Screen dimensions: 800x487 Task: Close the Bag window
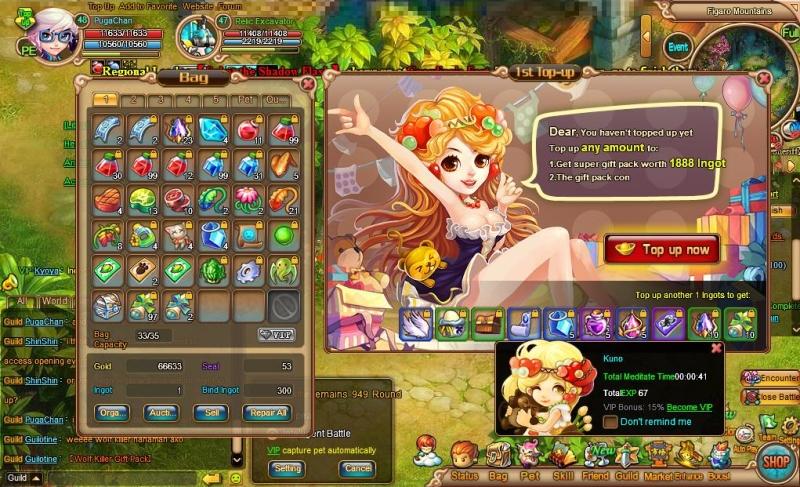(x=308, y=84)
